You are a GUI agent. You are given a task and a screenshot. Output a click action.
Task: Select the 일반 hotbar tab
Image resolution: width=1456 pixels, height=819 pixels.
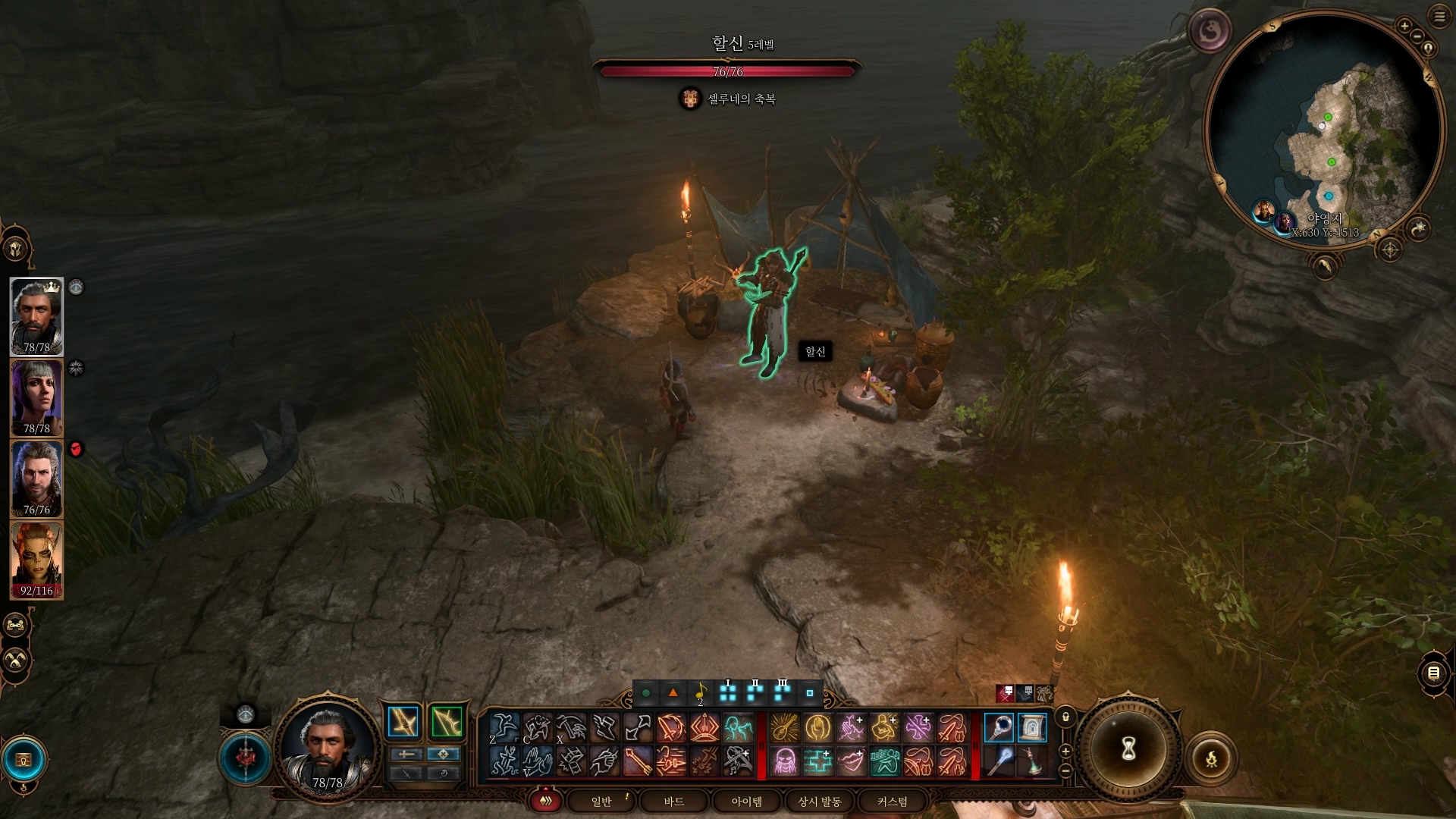point(601,802)
